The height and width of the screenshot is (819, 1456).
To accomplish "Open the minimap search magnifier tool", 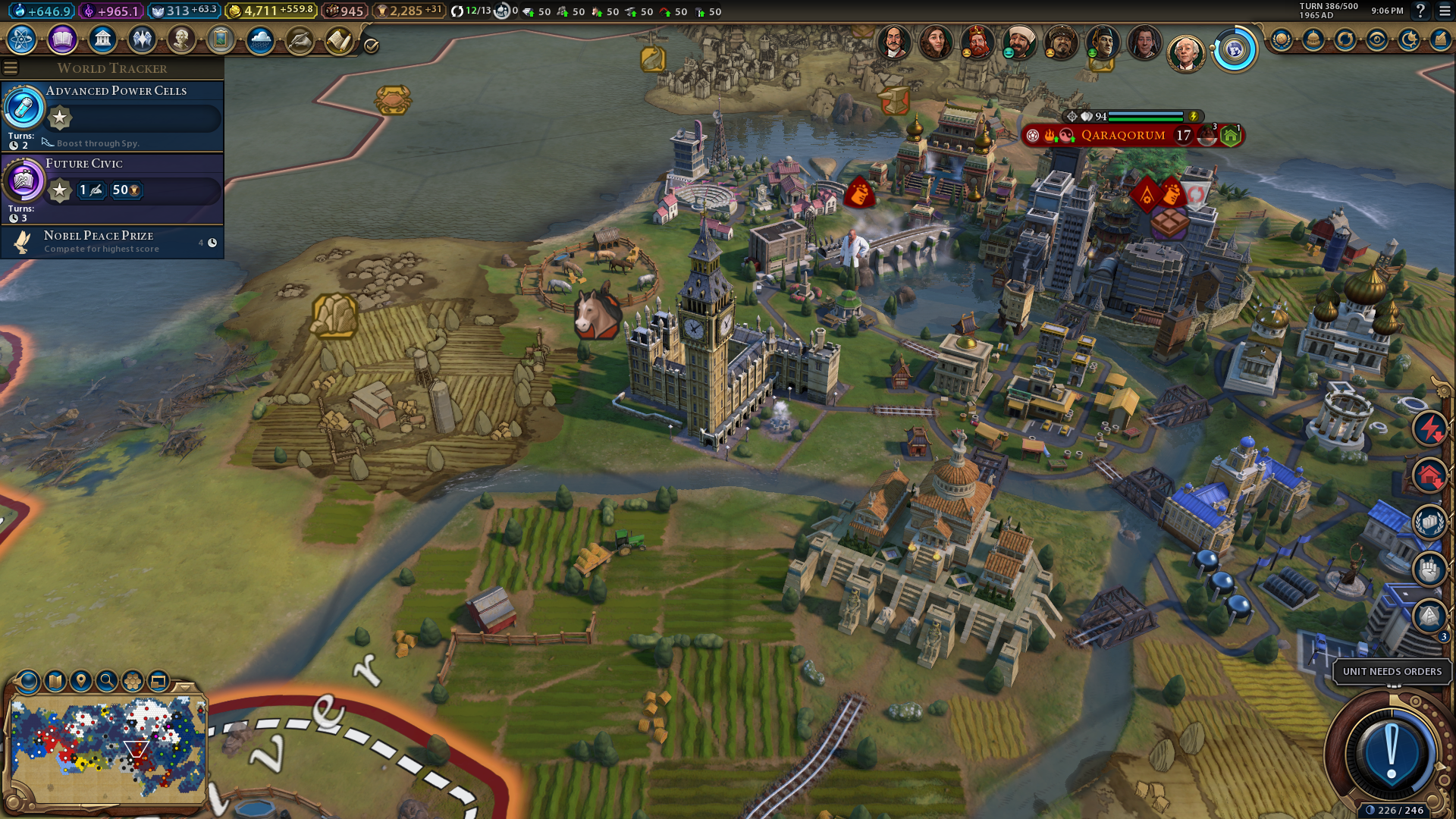I will click(107, 681).
